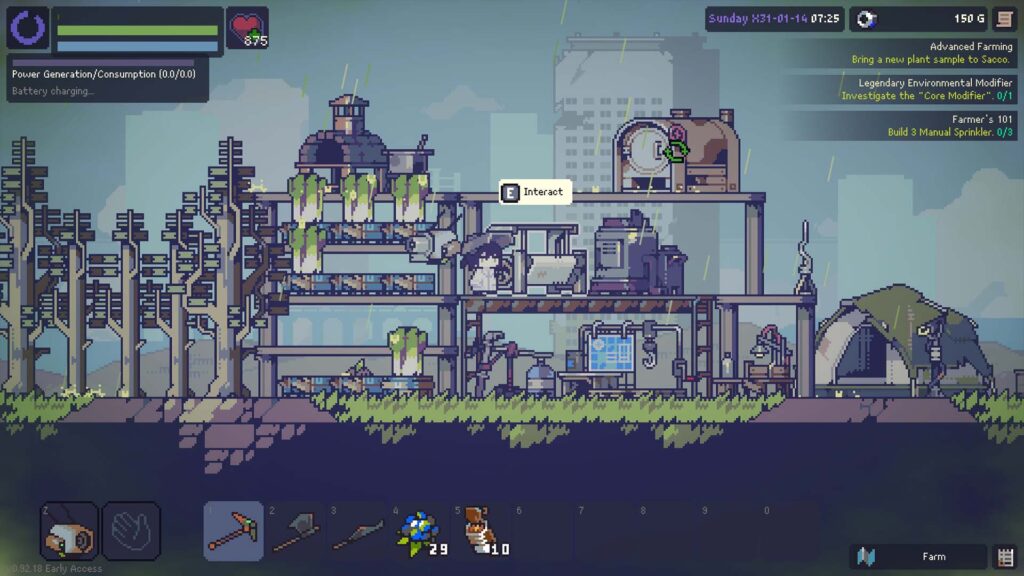
Task: Open the Farm location map button
Action: coord(919,557)
